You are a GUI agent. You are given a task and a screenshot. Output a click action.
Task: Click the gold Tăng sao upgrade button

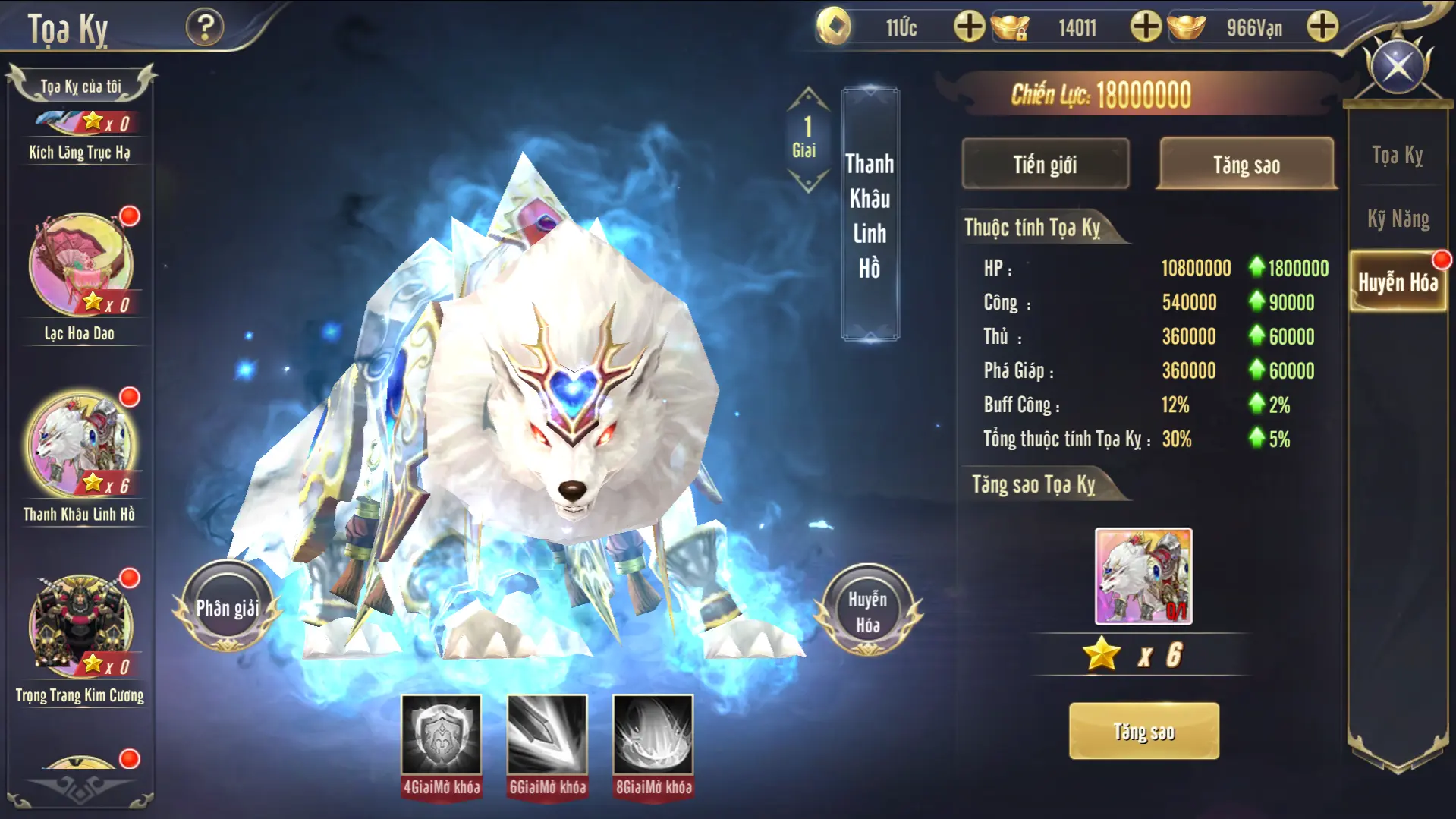click(1143, 731)
